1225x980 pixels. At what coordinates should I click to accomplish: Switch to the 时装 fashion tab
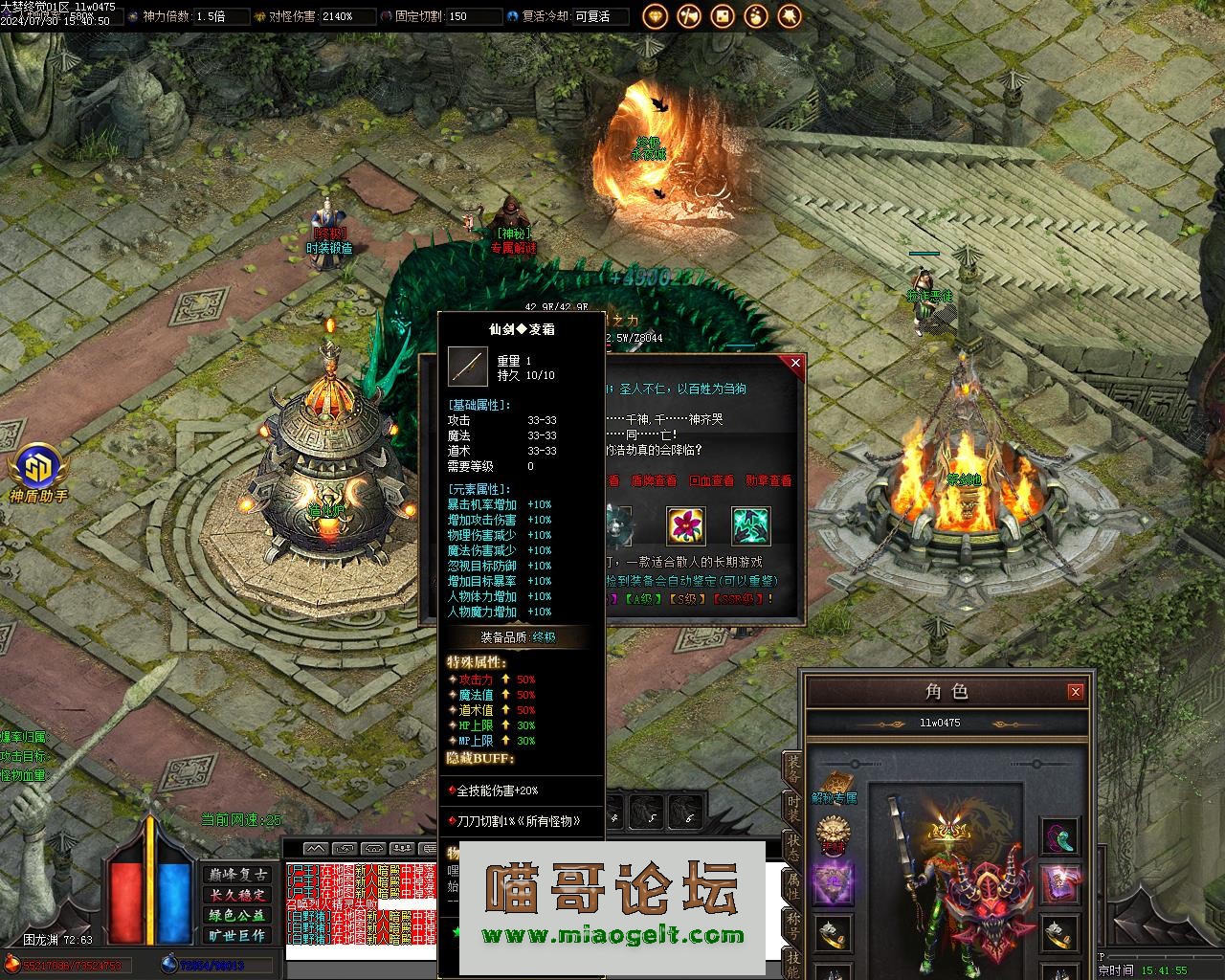click(x=792, y=809)
